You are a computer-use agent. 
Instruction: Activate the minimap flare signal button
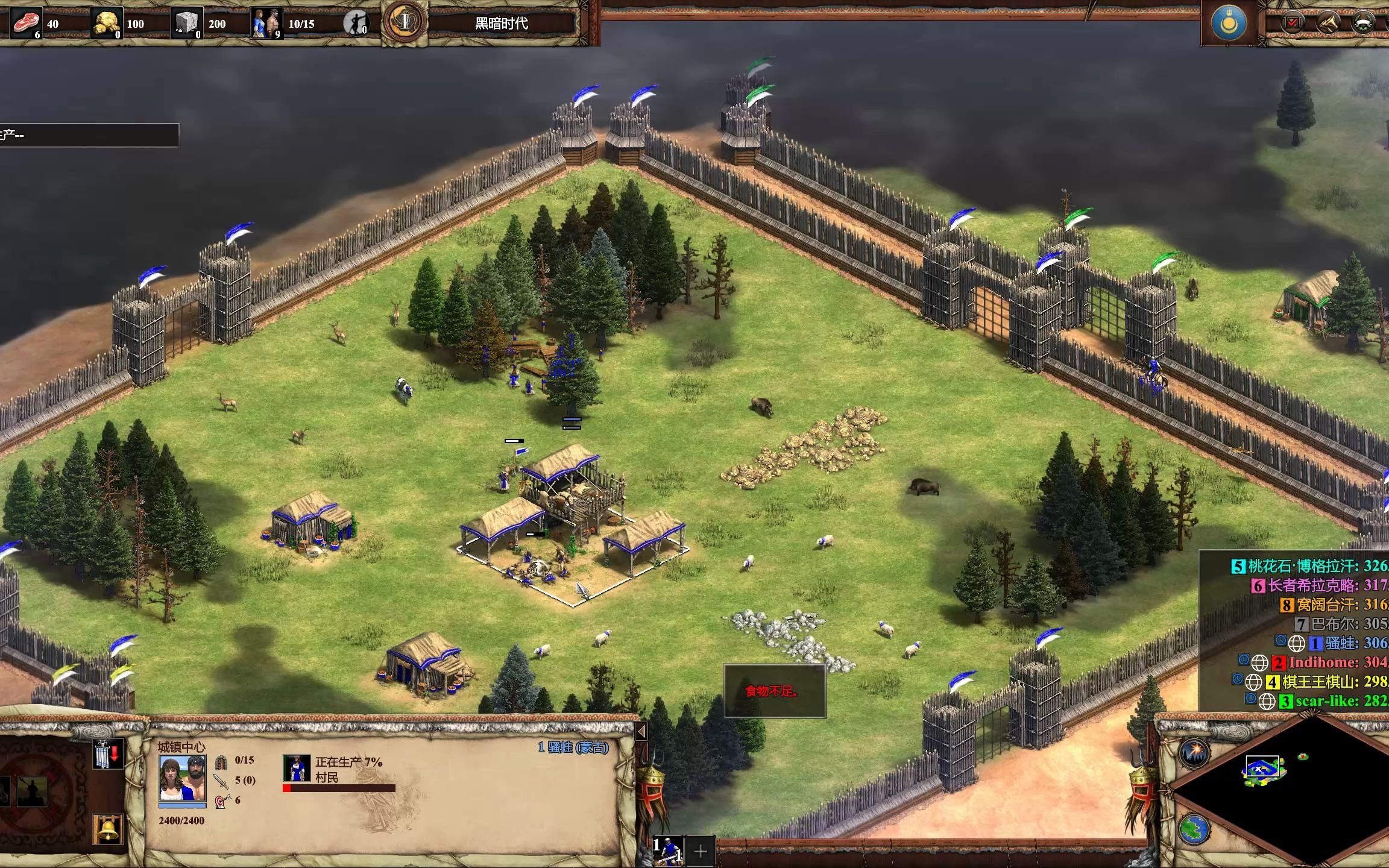(1194, 752)
